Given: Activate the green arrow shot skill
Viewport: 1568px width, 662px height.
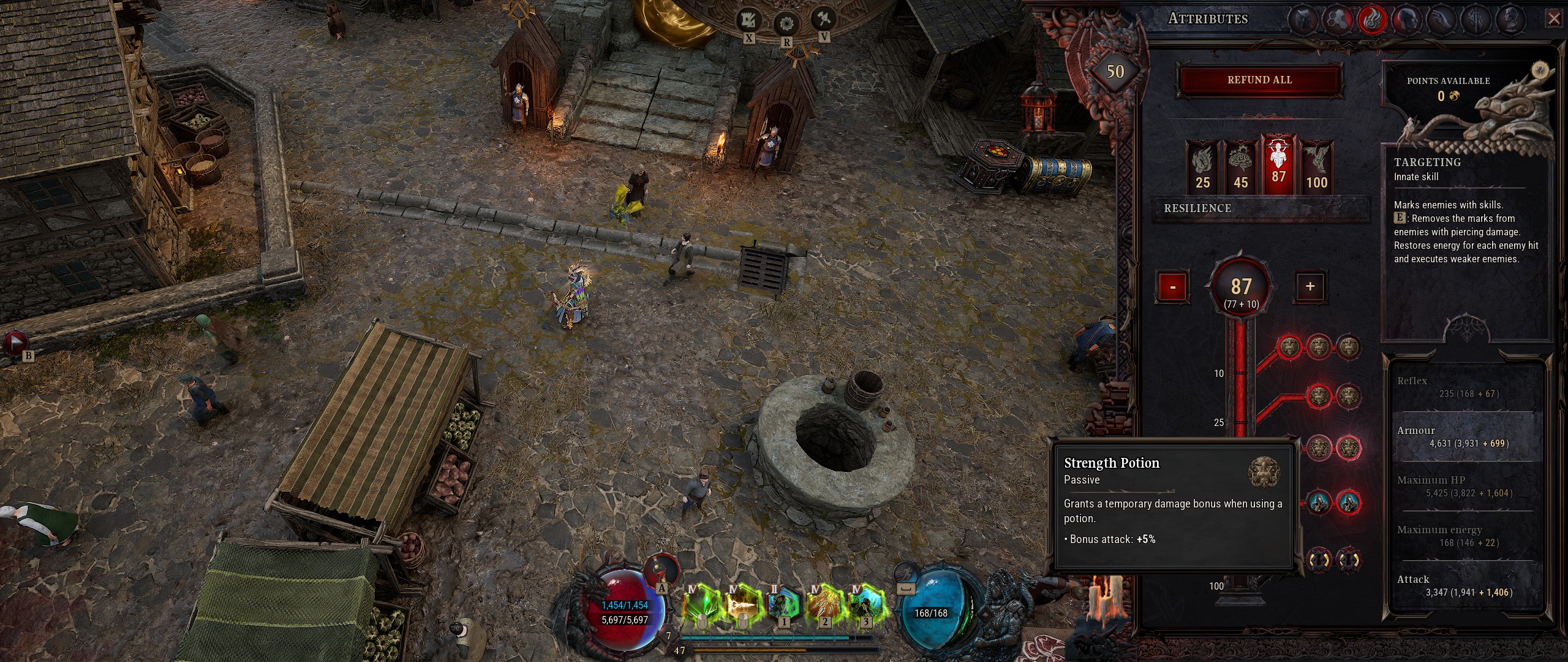Looking at the screenshot, I should click(x=701, y=604).
